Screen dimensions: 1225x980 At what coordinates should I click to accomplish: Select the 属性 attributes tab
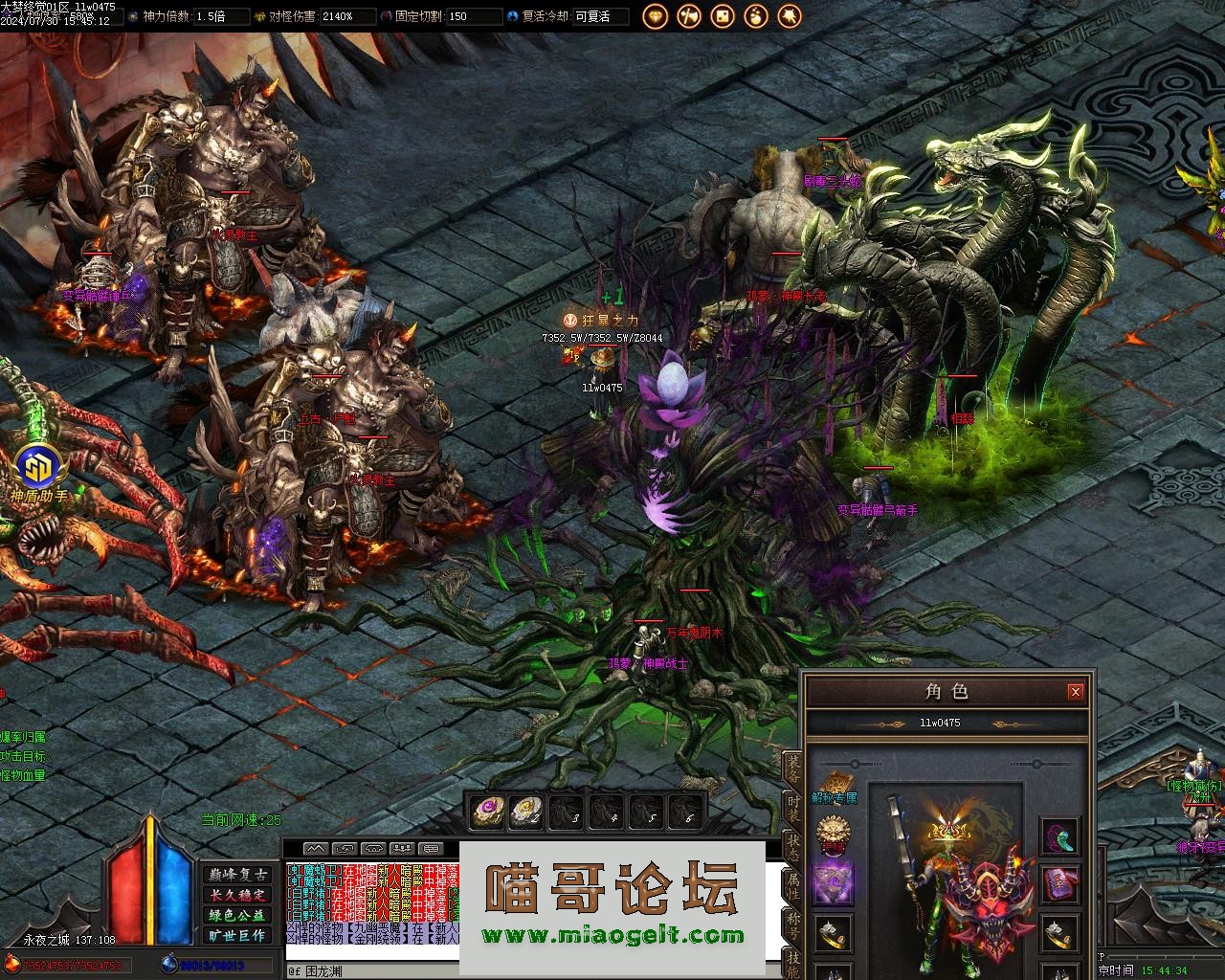(x=792, y=884)
